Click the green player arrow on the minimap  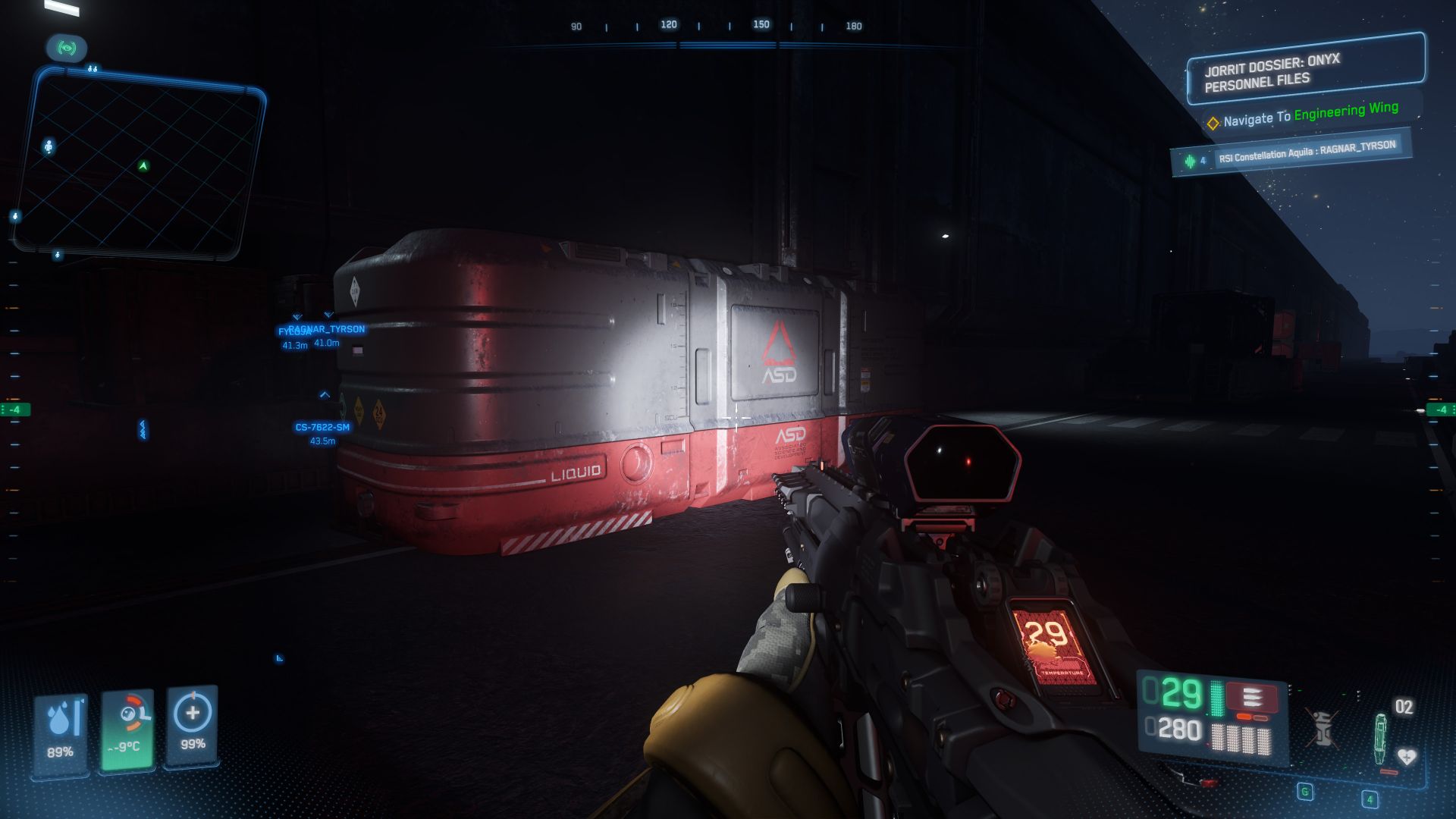point(143,166)
